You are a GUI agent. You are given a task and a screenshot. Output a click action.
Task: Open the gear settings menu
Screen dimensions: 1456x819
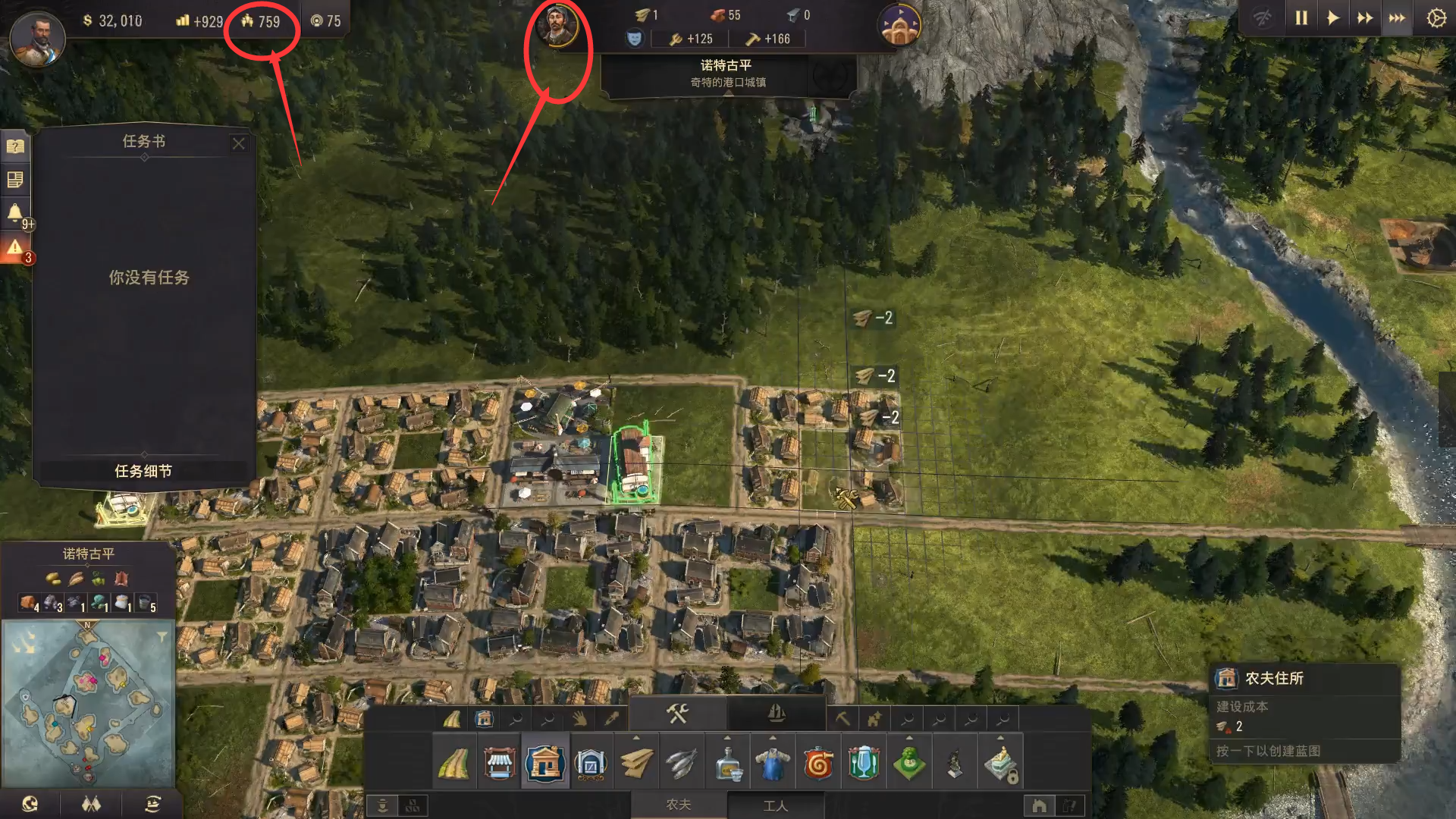click(x=1436, y=18)
